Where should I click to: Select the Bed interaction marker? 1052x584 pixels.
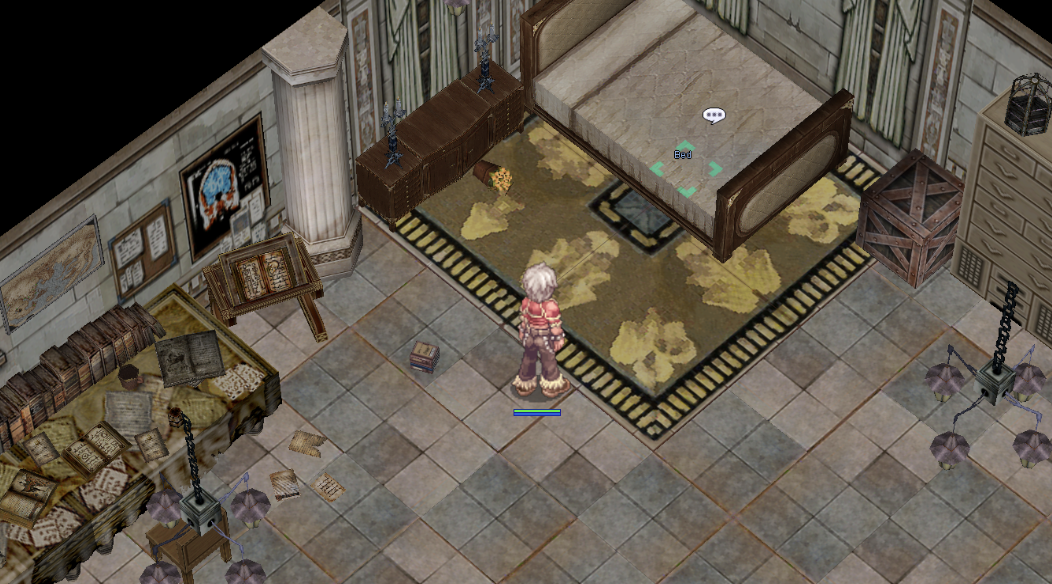click(685, 168)
